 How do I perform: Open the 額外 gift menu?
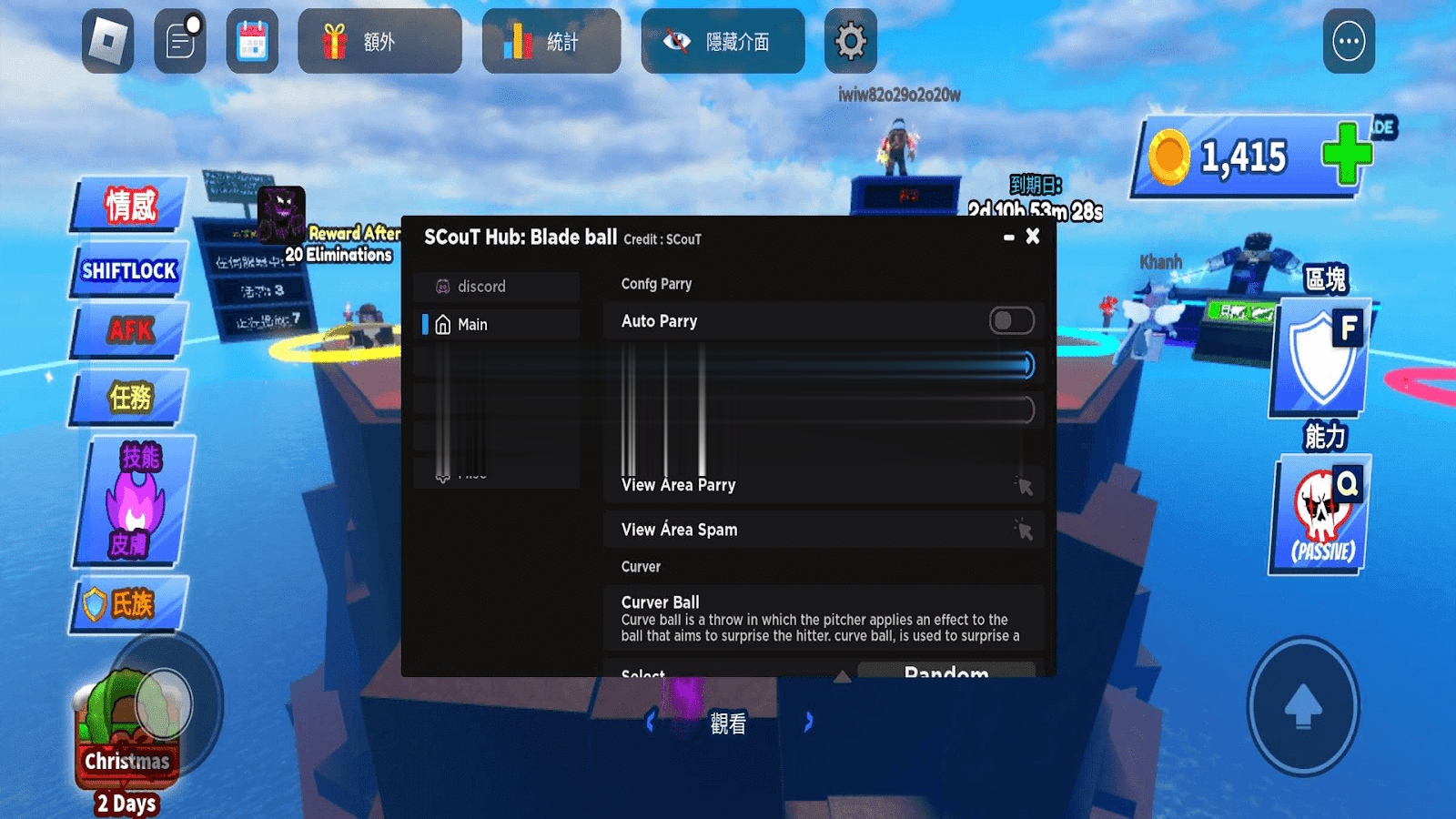379,41
